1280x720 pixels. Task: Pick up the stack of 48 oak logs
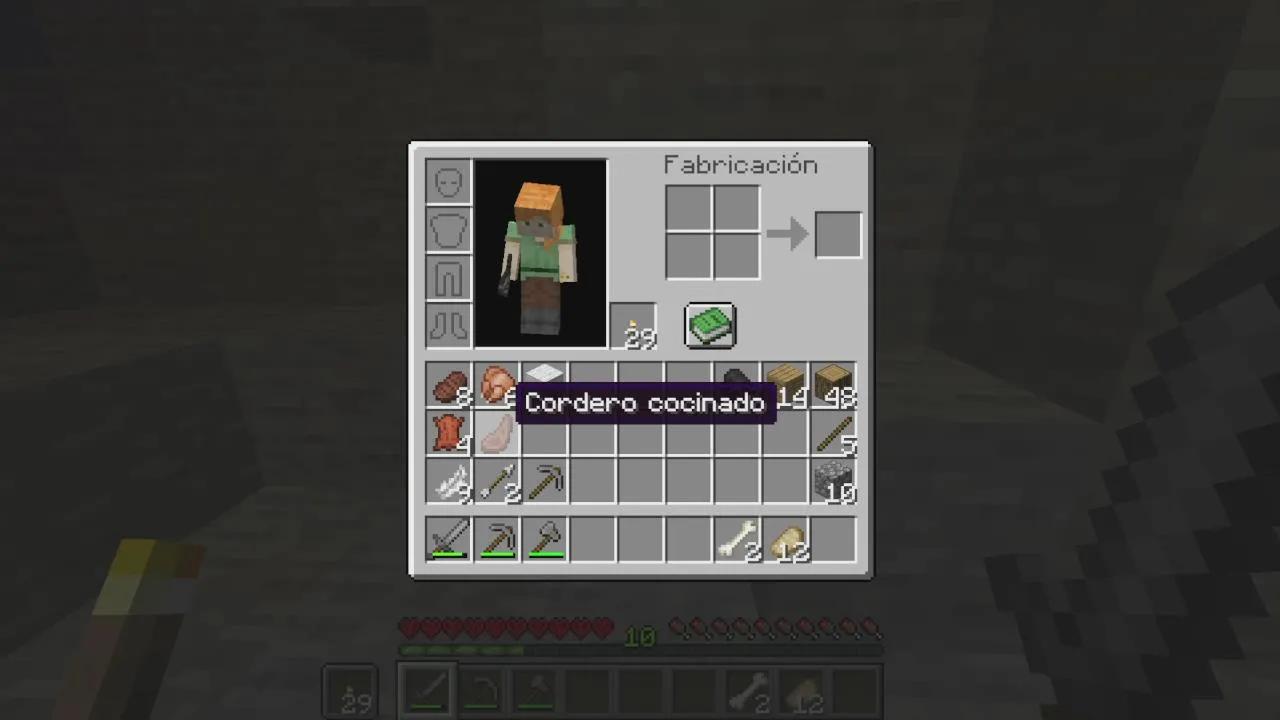point(833,387)
